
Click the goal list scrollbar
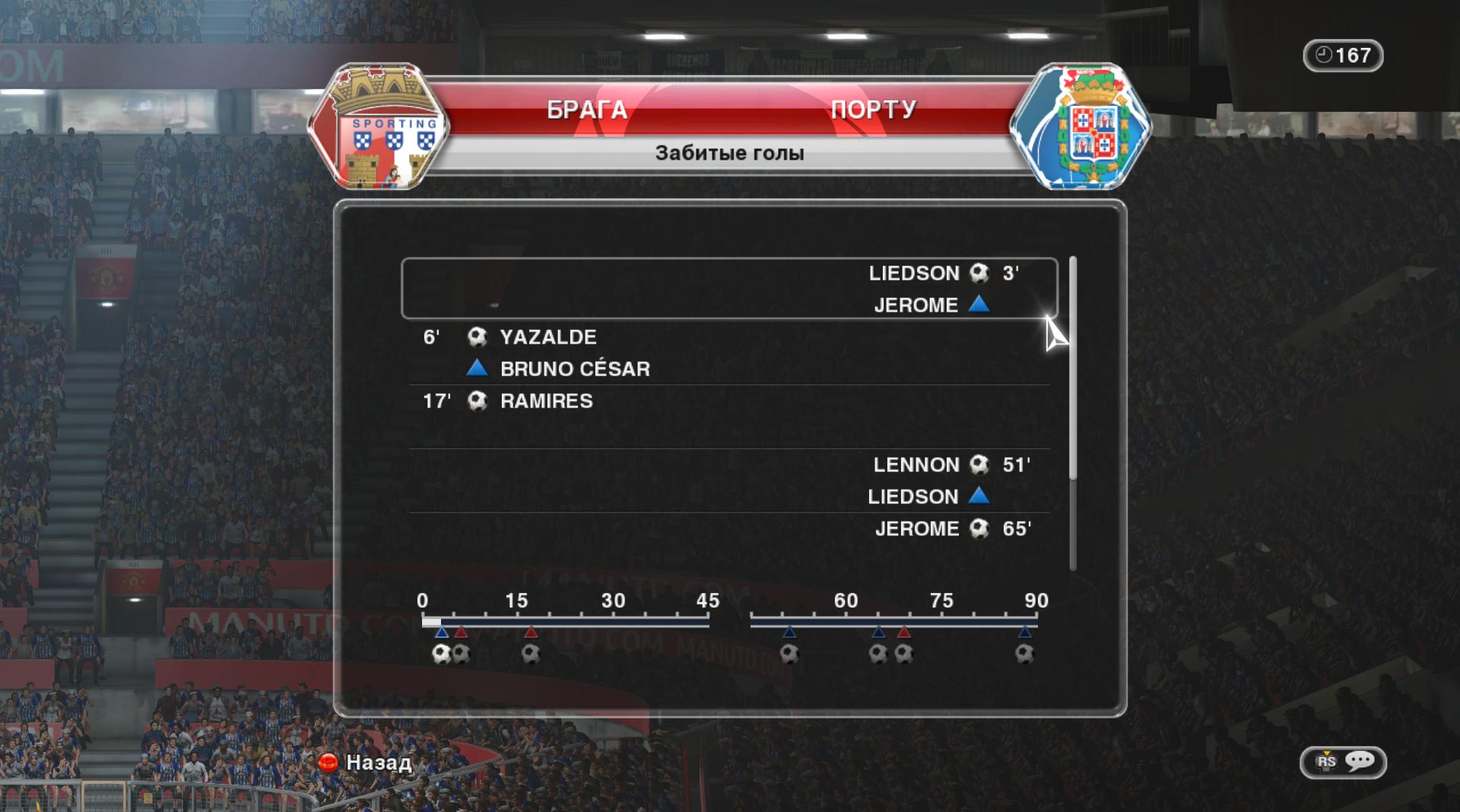1072,368
